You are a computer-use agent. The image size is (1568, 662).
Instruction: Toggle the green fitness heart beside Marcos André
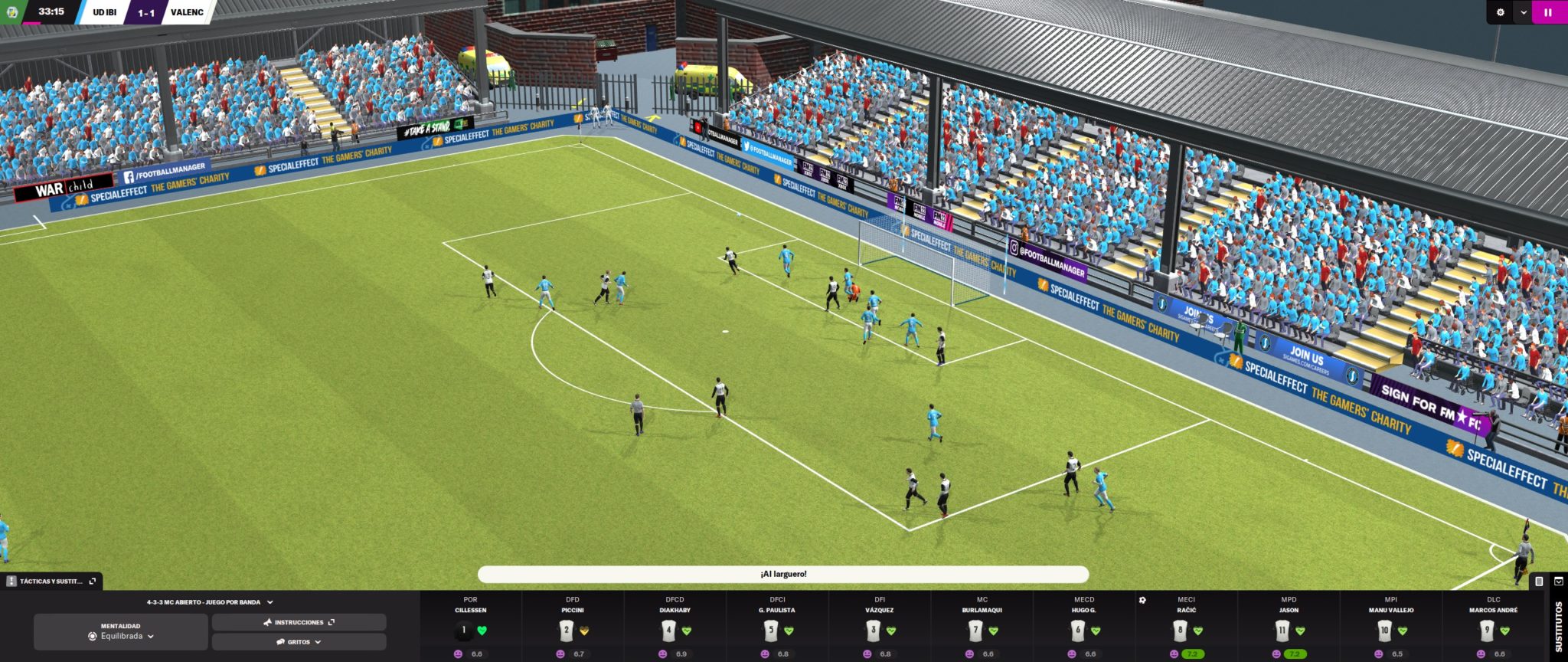coord(1505,630)
